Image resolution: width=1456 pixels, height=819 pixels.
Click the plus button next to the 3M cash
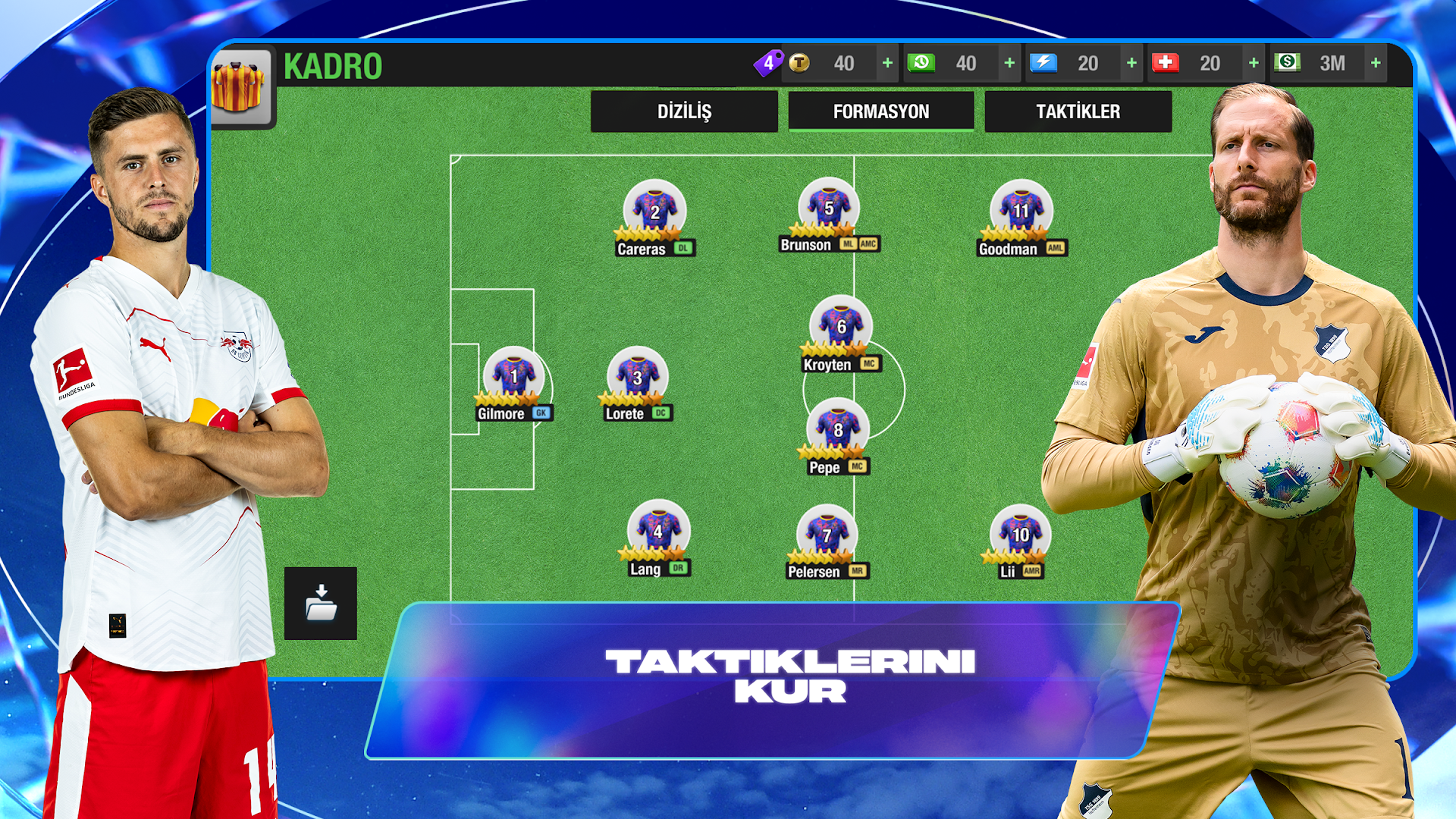coord(1376,64)
